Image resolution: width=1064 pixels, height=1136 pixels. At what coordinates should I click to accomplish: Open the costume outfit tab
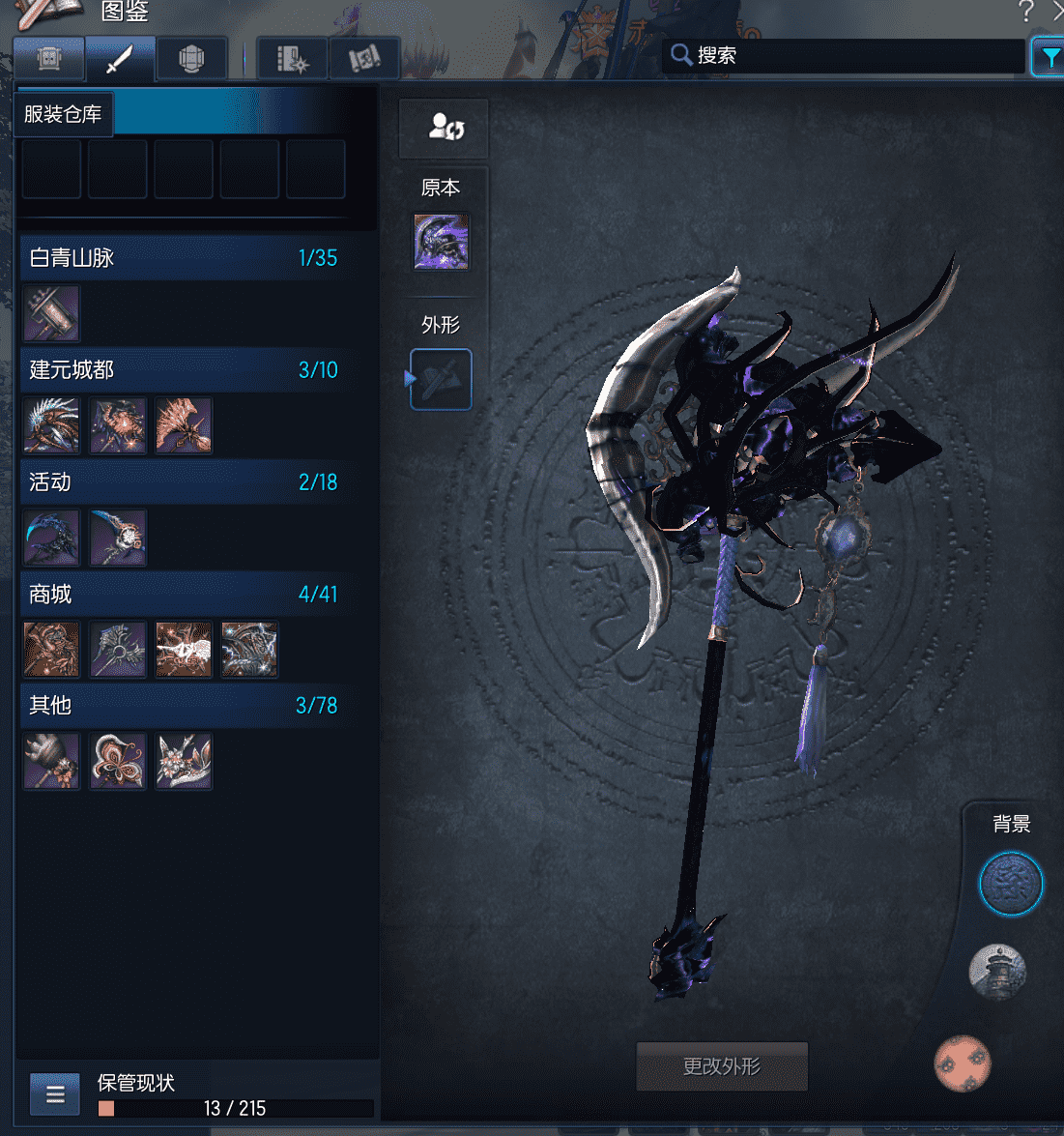(x=49, y=60)
